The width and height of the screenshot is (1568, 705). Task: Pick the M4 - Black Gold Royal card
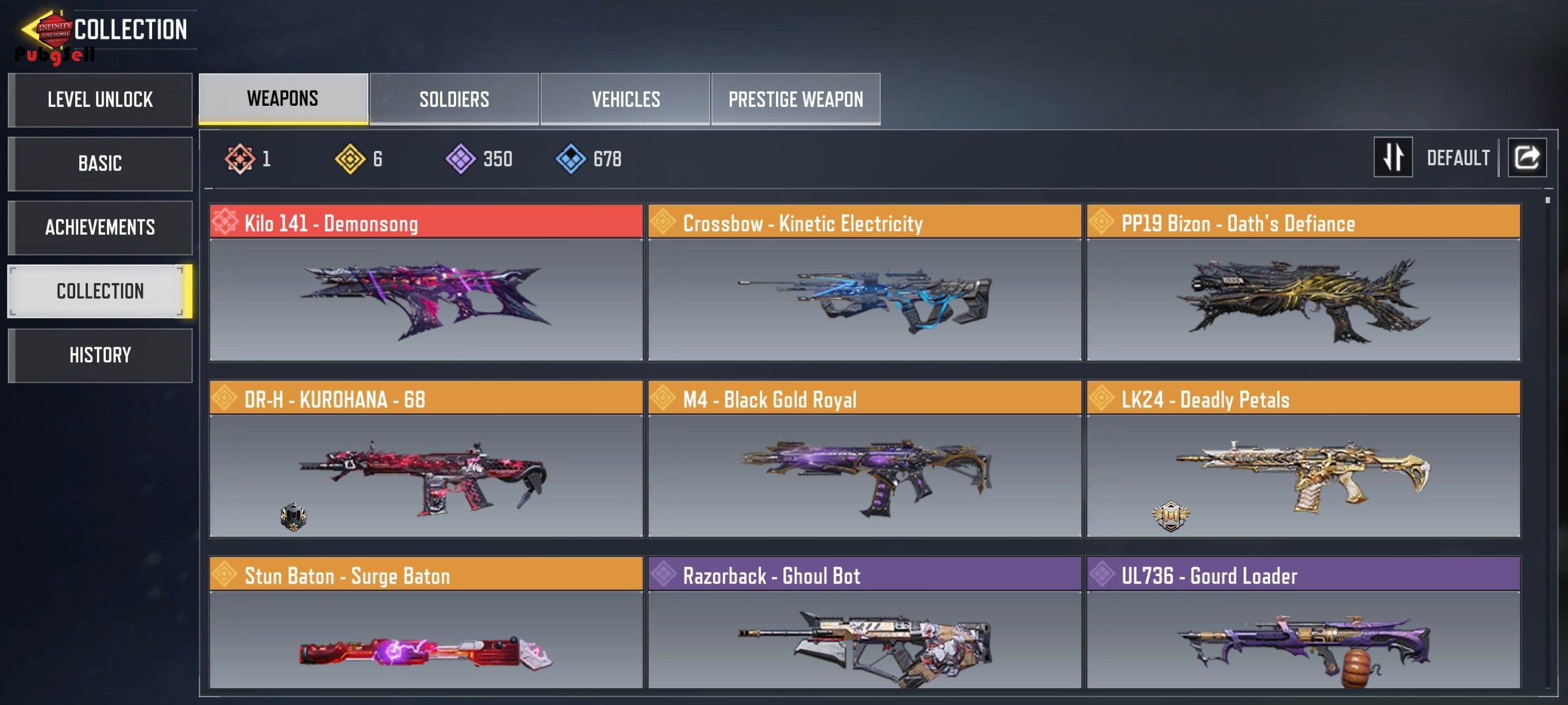(864, 459)
